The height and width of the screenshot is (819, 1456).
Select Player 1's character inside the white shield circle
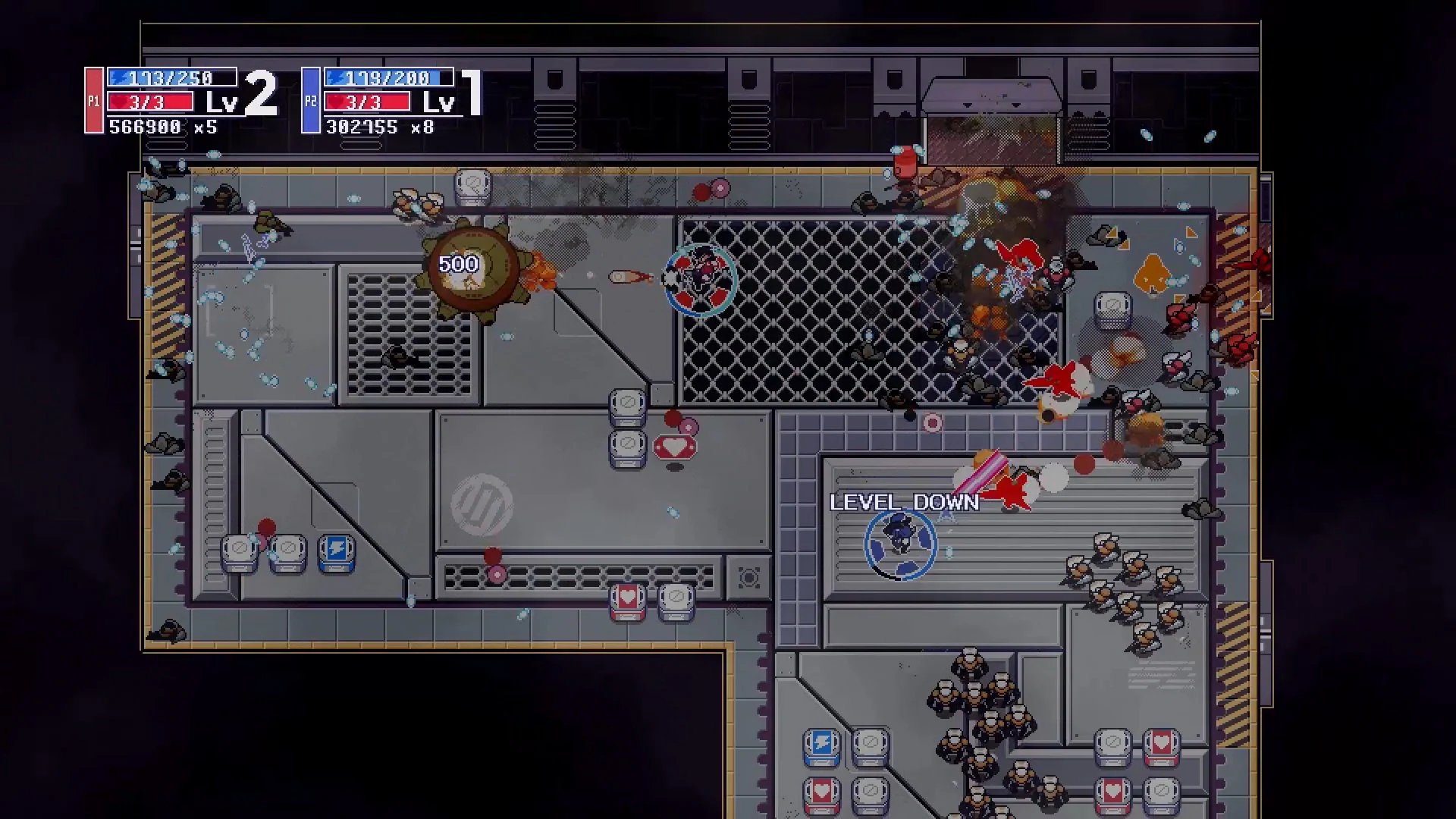pos(699,279)
